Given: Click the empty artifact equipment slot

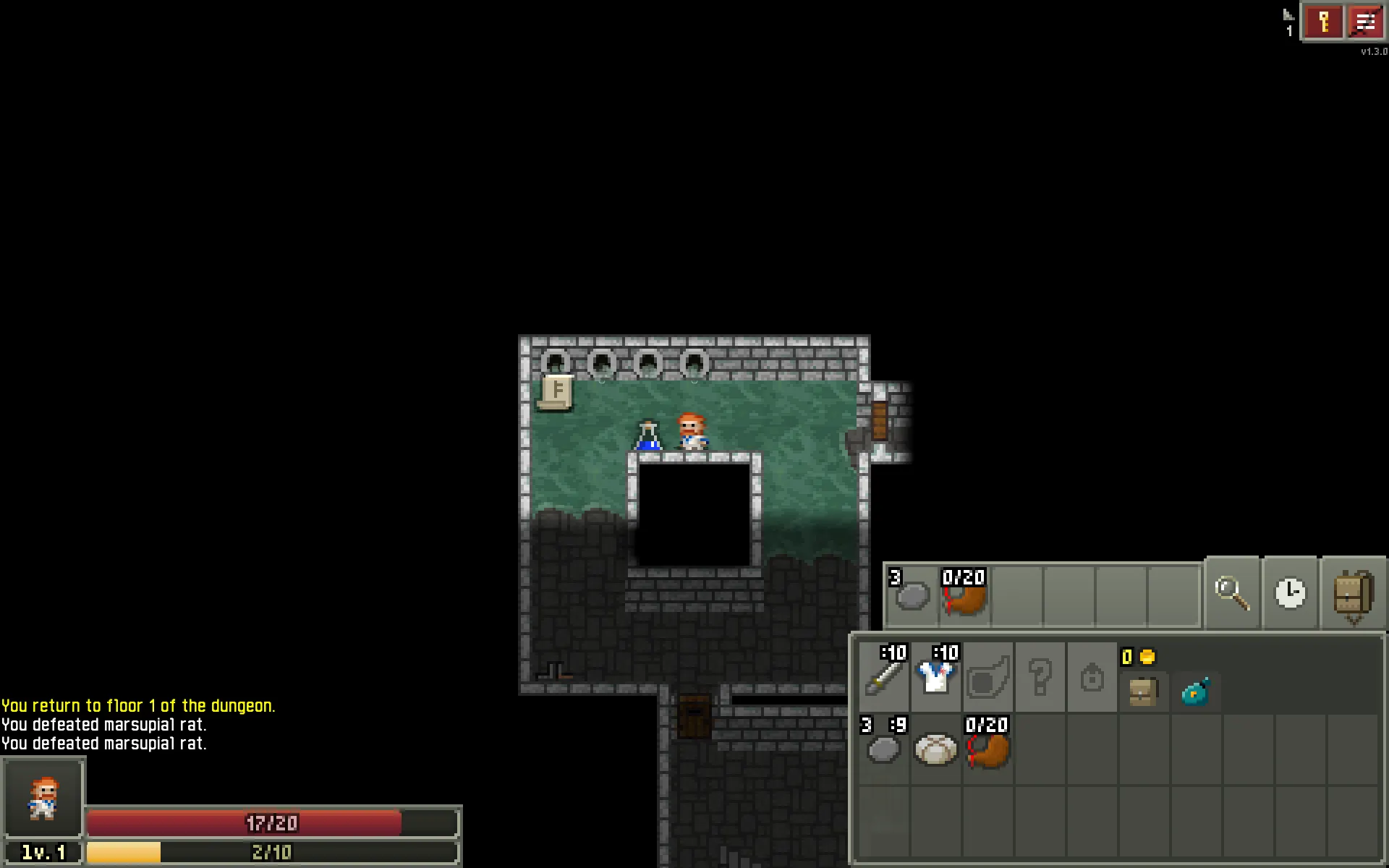Looking at the screenshot, I should [988, 678].
